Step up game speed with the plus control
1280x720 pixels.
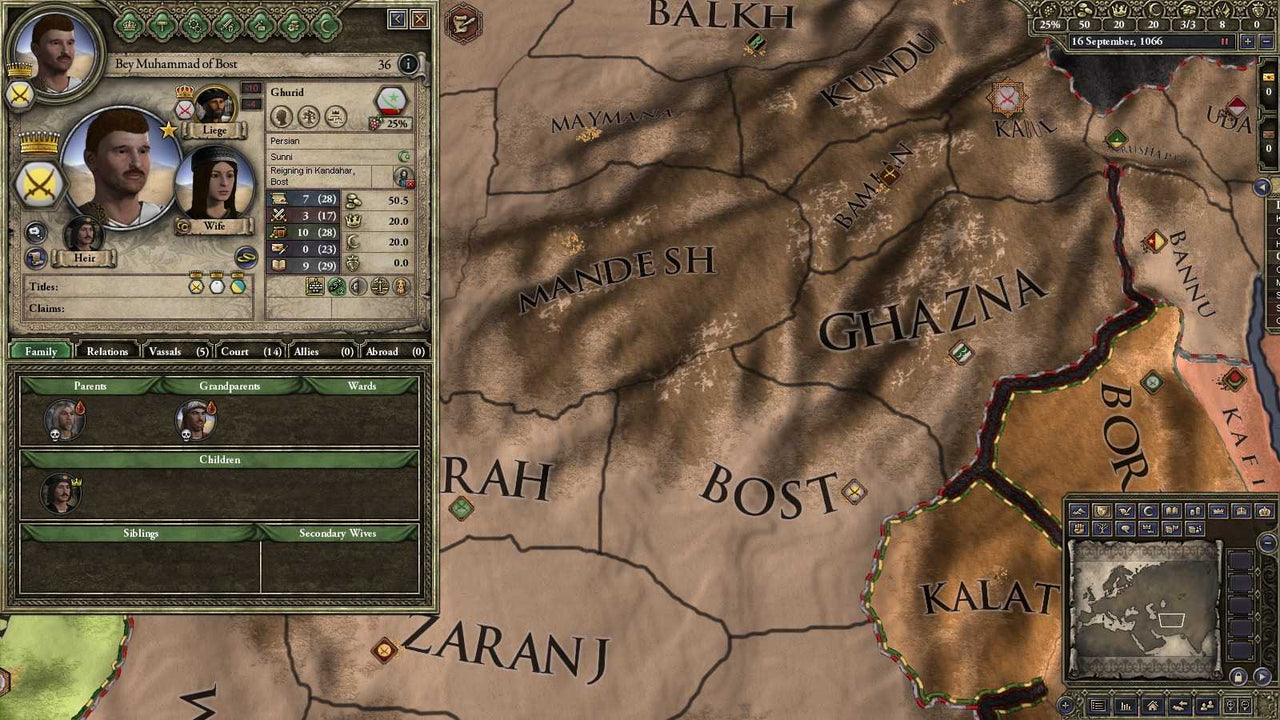point(1247,41)
